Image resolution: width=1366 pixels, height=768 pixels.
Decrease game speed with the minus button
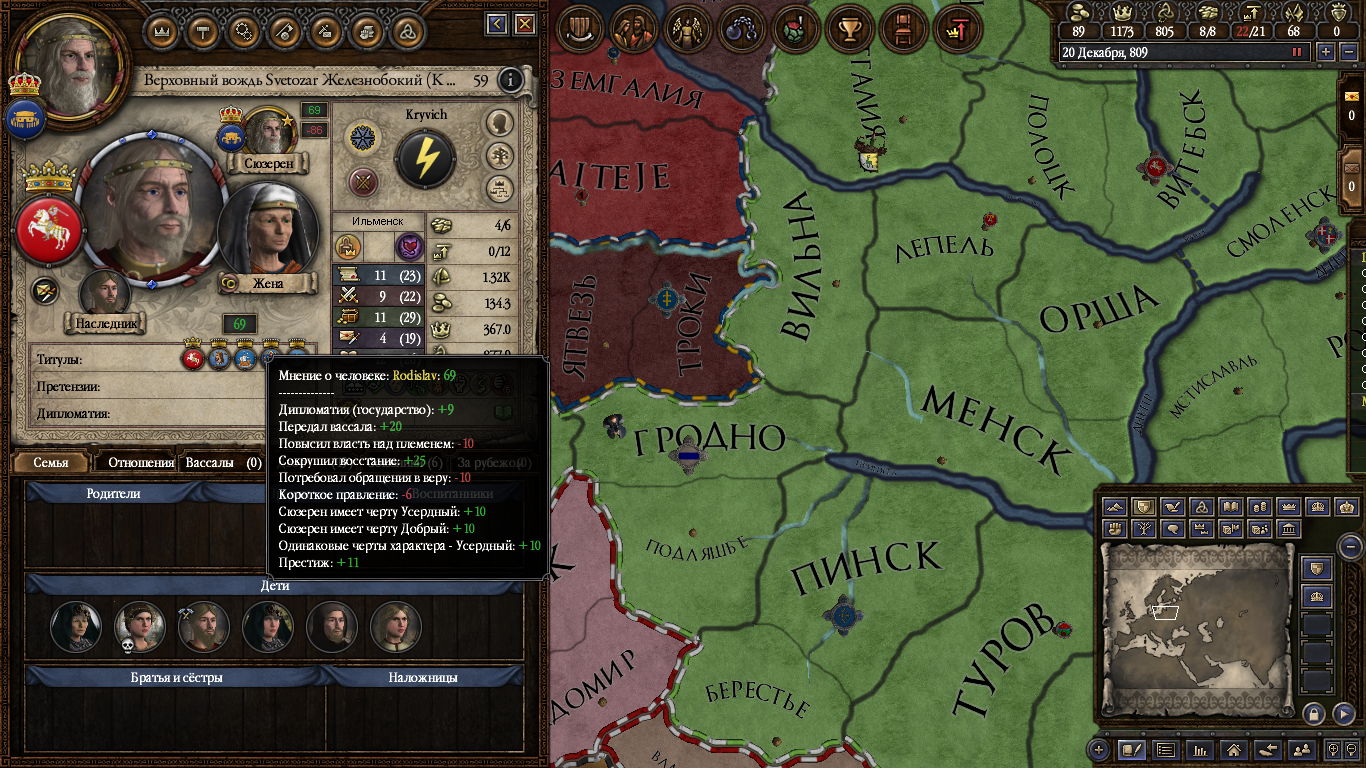[x=1347, y=52]
